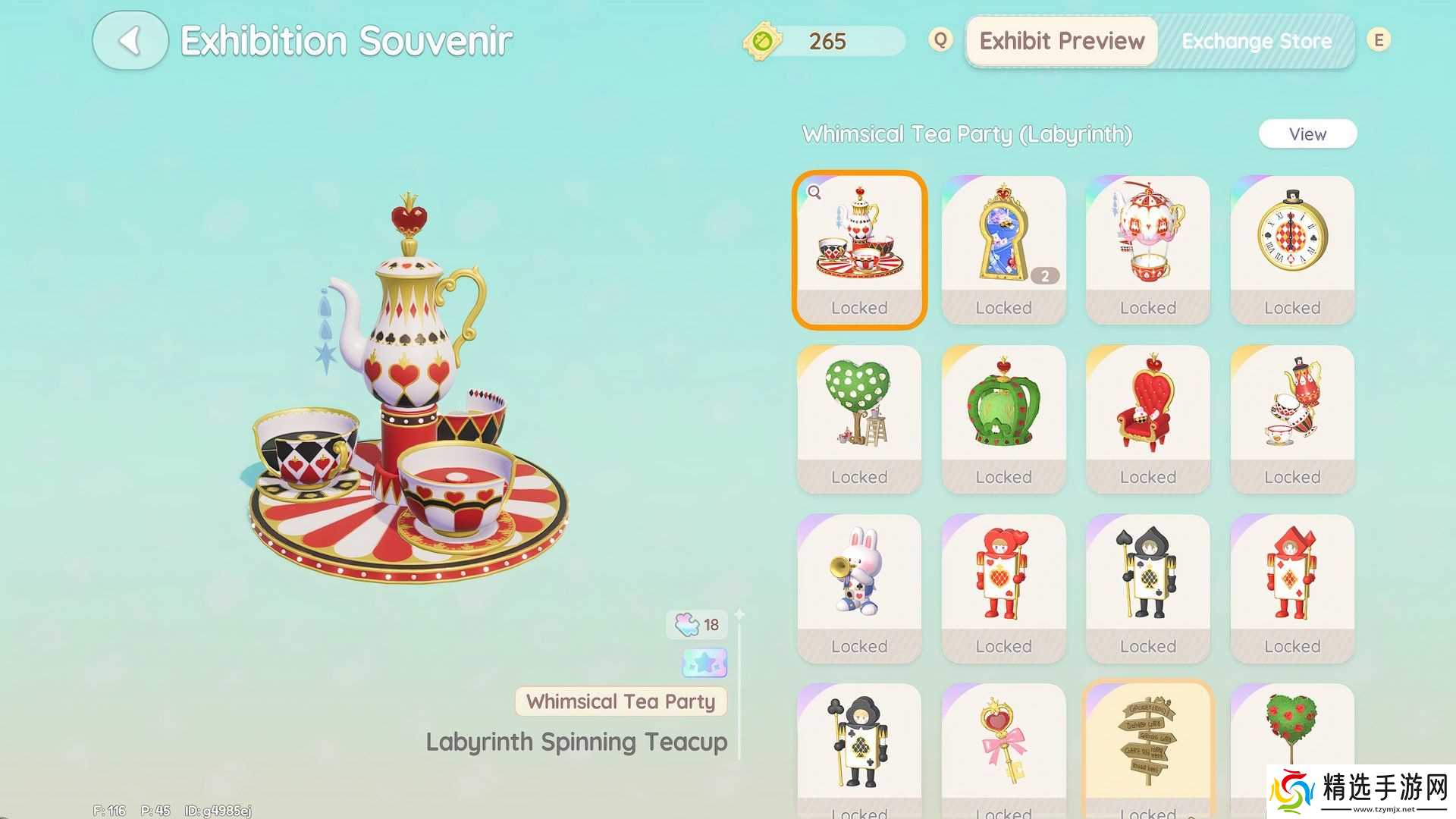Viewport: 1456px width, 819px height.
Task: Go back using the arrow button
Action: click(130, 41)
